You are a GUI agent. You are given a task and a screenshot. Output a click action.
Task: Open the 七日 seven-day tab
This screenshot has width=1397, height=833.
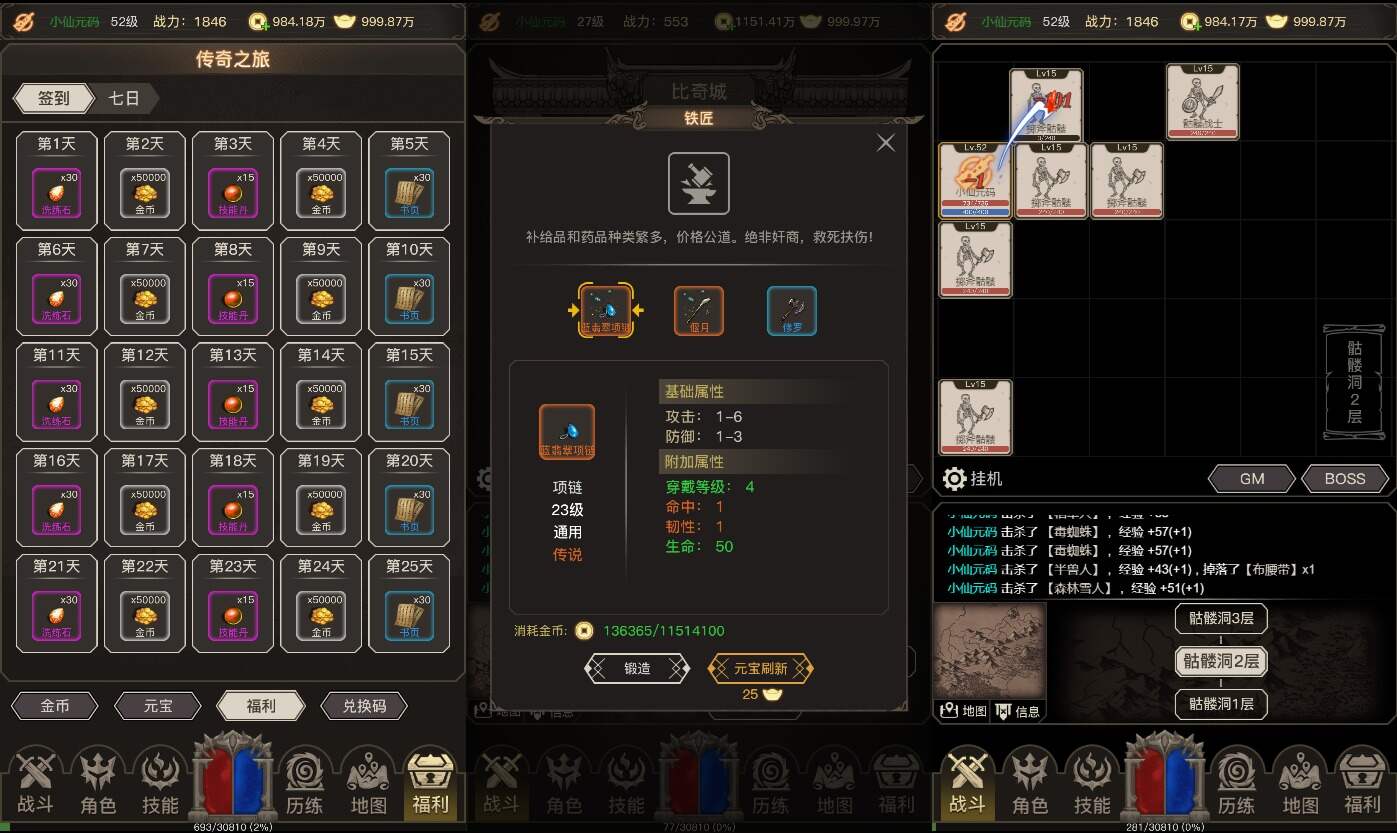pos(125,98)
